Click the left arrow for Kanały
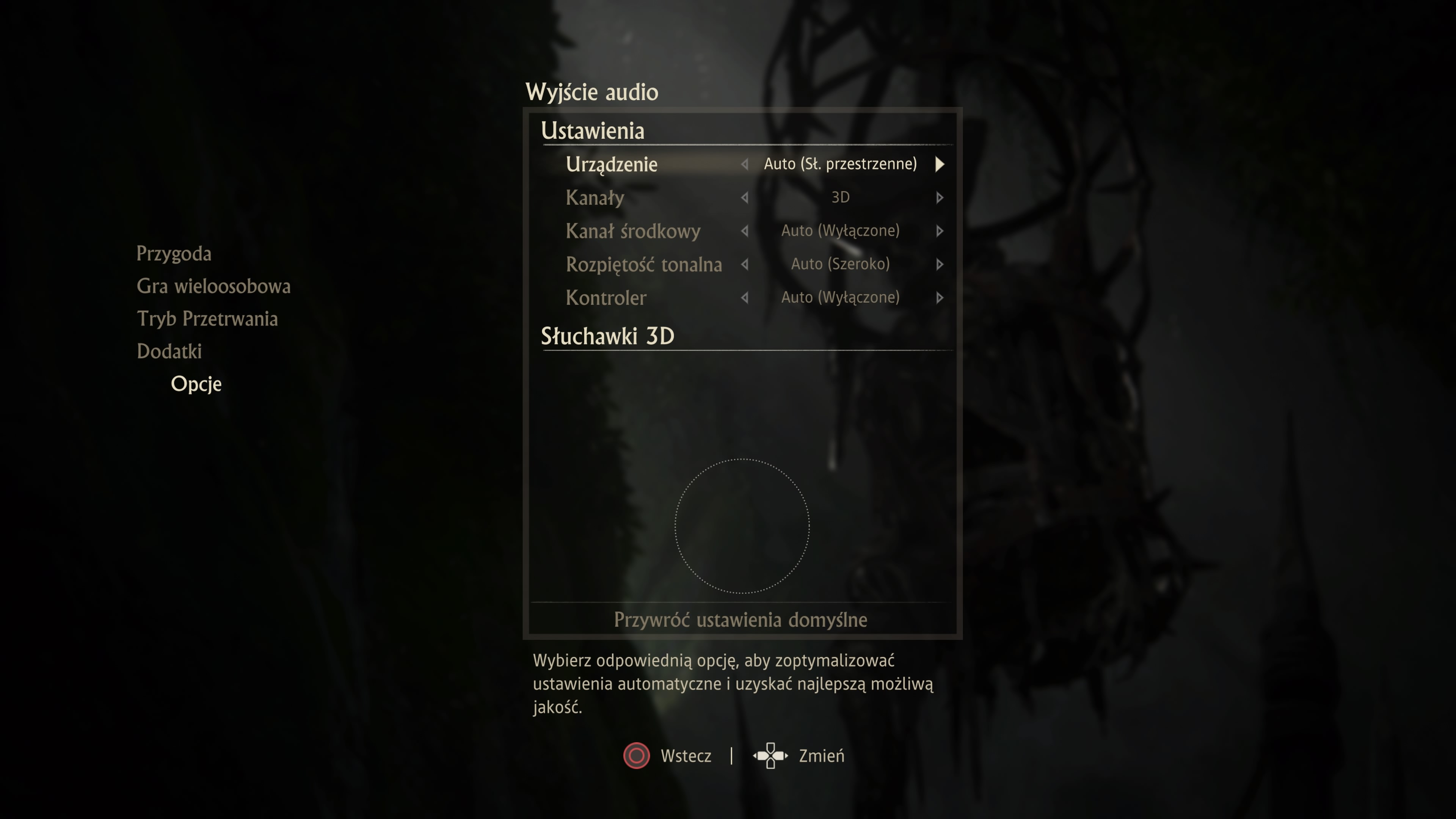Image resolution: width=1456 pixels, height=819 pixels. [x=744, y=198]
